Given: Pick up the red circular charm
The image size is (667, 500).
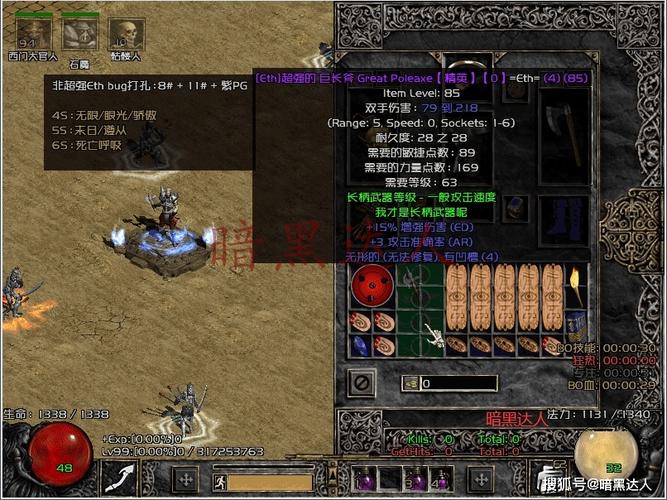Looking at the screenshot, I should pyautogui.click(x=371, y=287).
